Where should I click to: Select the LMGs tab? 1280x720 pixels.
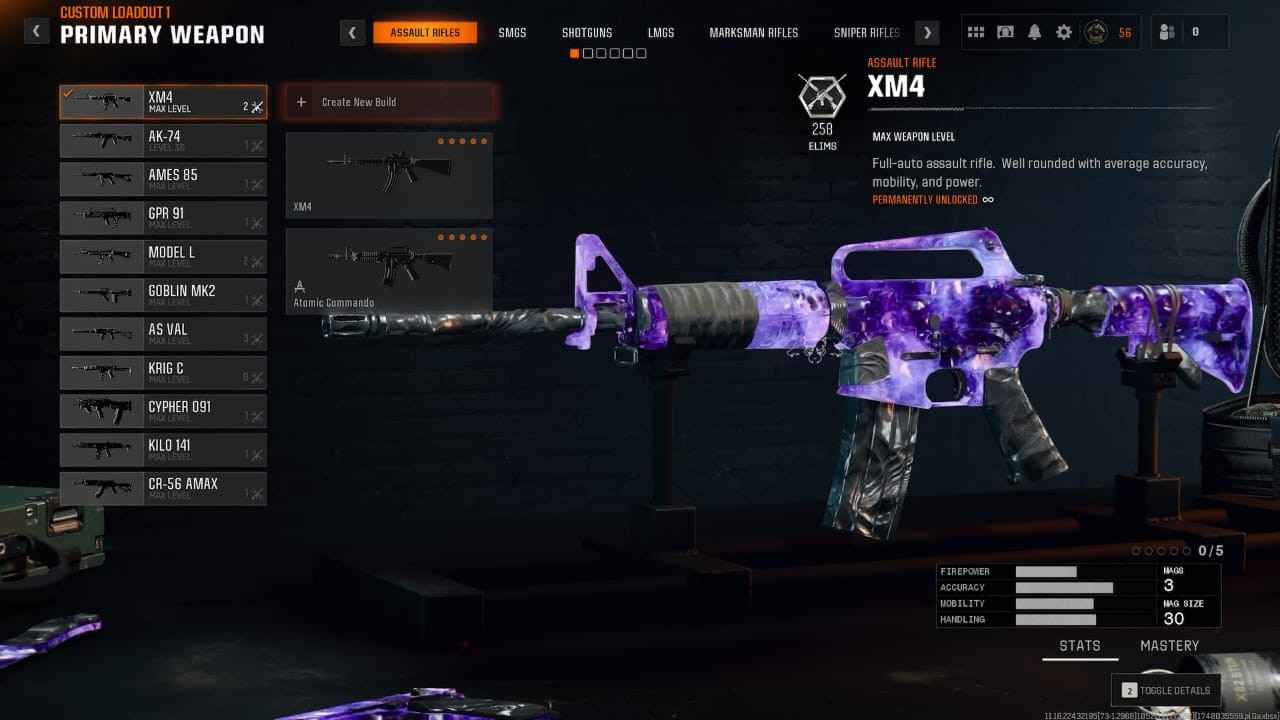tap(661, 33)
